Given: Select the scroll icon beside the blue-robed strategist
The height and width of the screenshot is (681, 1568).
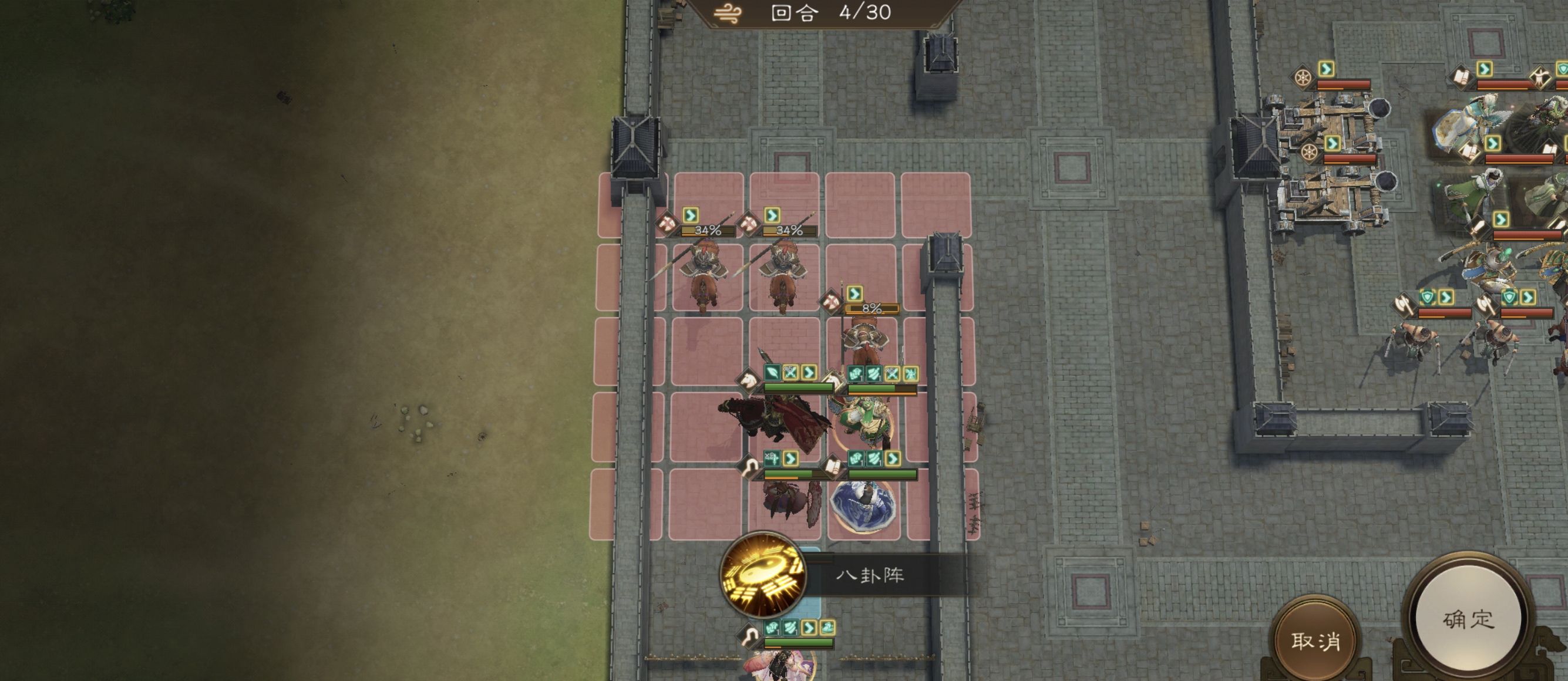Looking at the screenshot, I should tap(834, 467).
